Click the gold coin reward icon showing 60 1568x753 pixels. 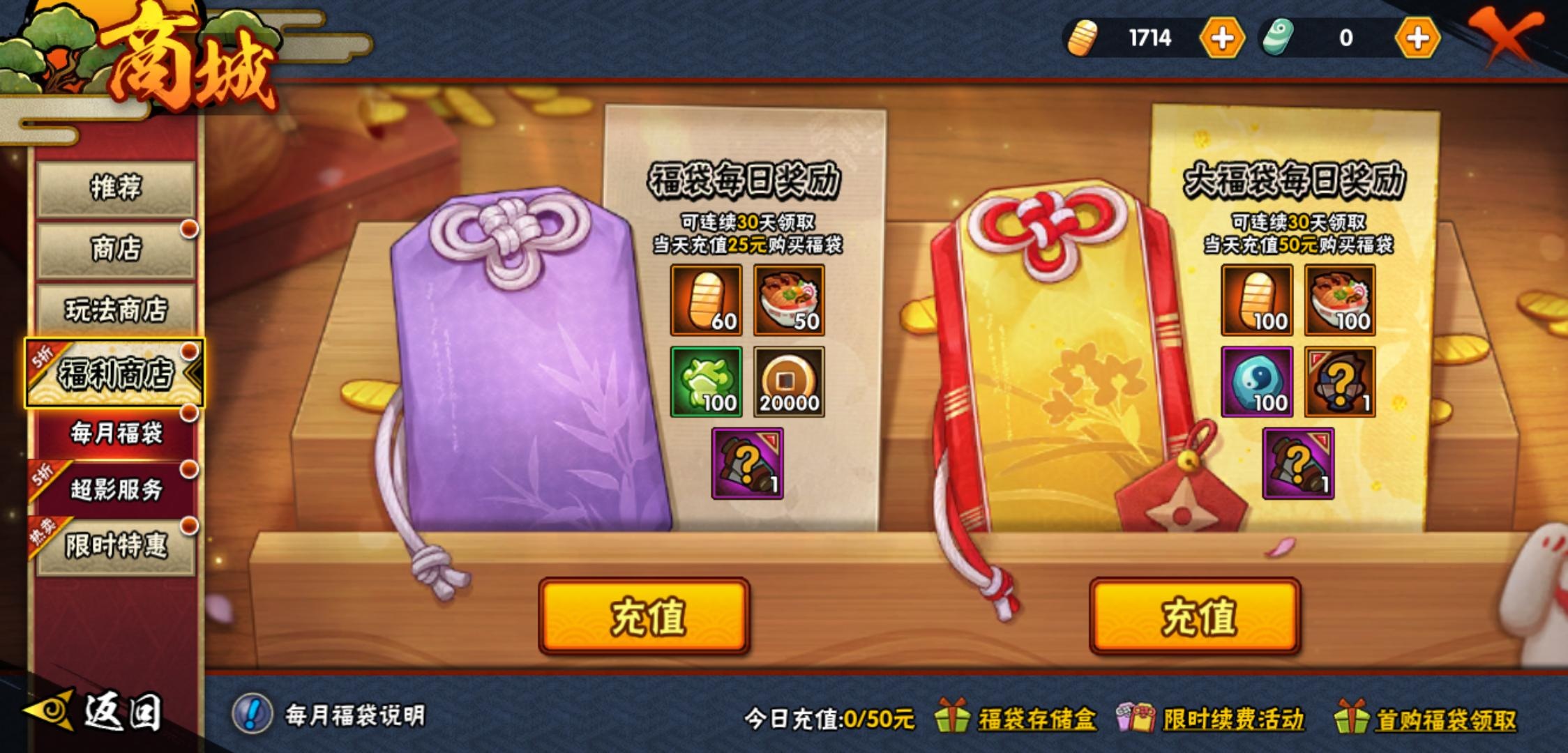point(705,302)
